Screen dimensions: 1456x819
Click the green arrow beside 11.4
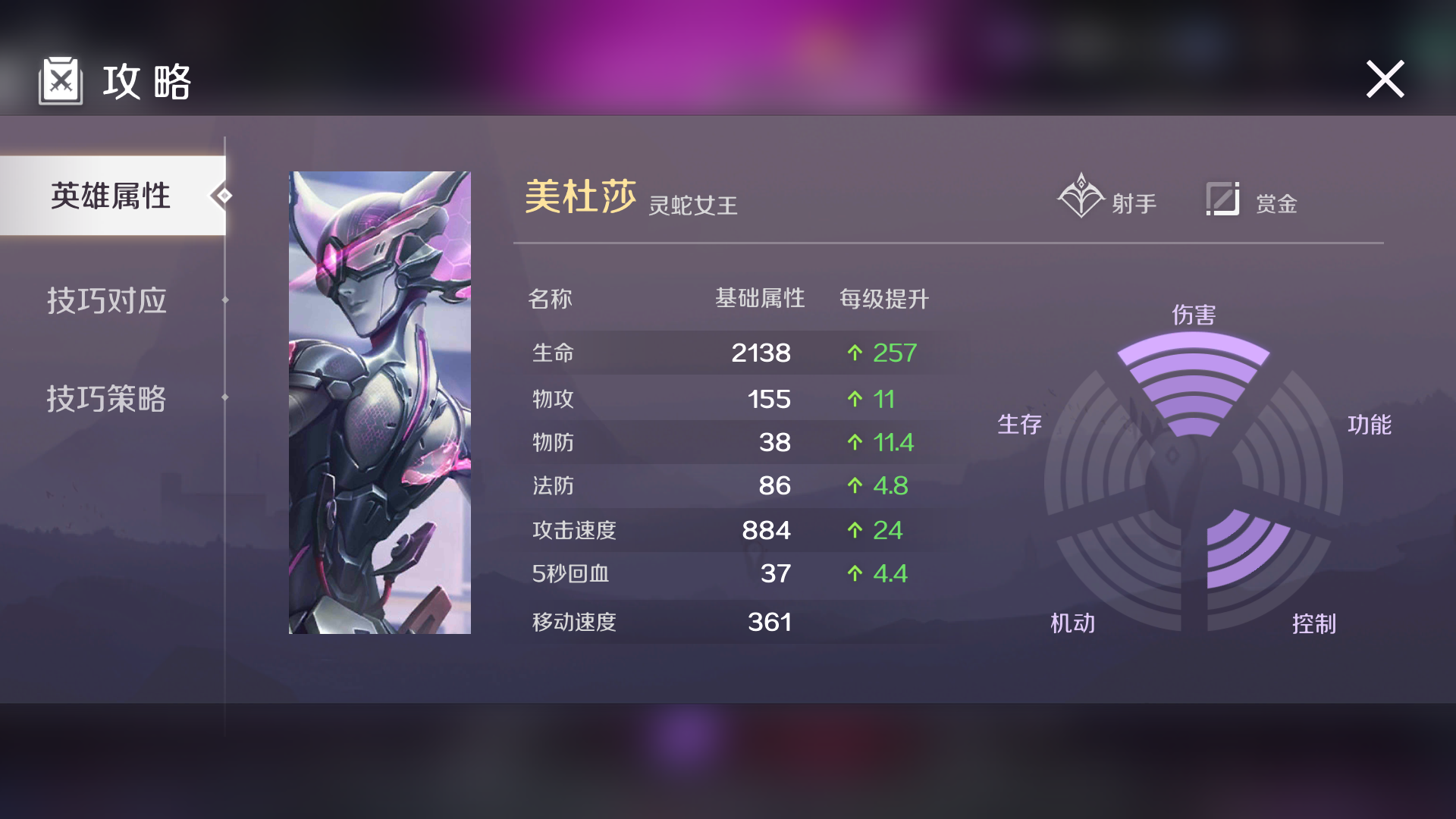[856, 441]
